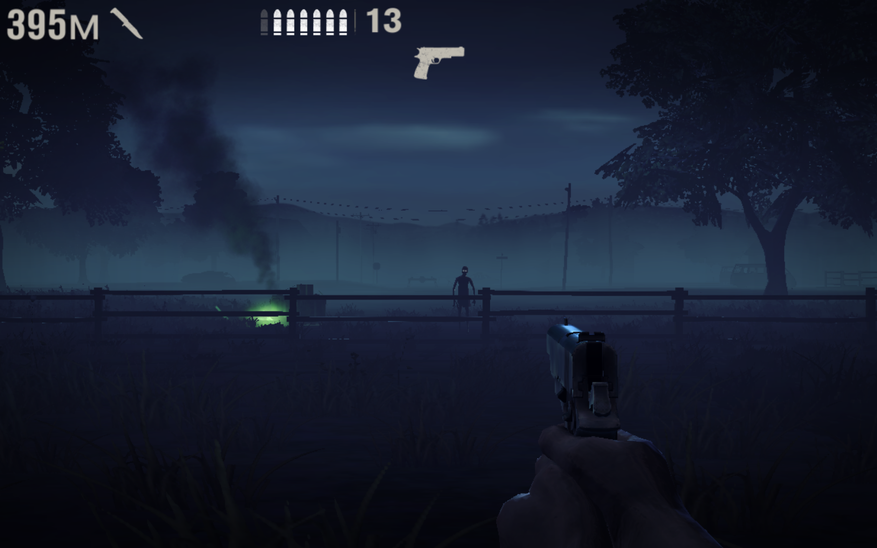Tap the pistol weapon icon
The width and height of the screenshot is (877, 548).
[x=439, y=60]
